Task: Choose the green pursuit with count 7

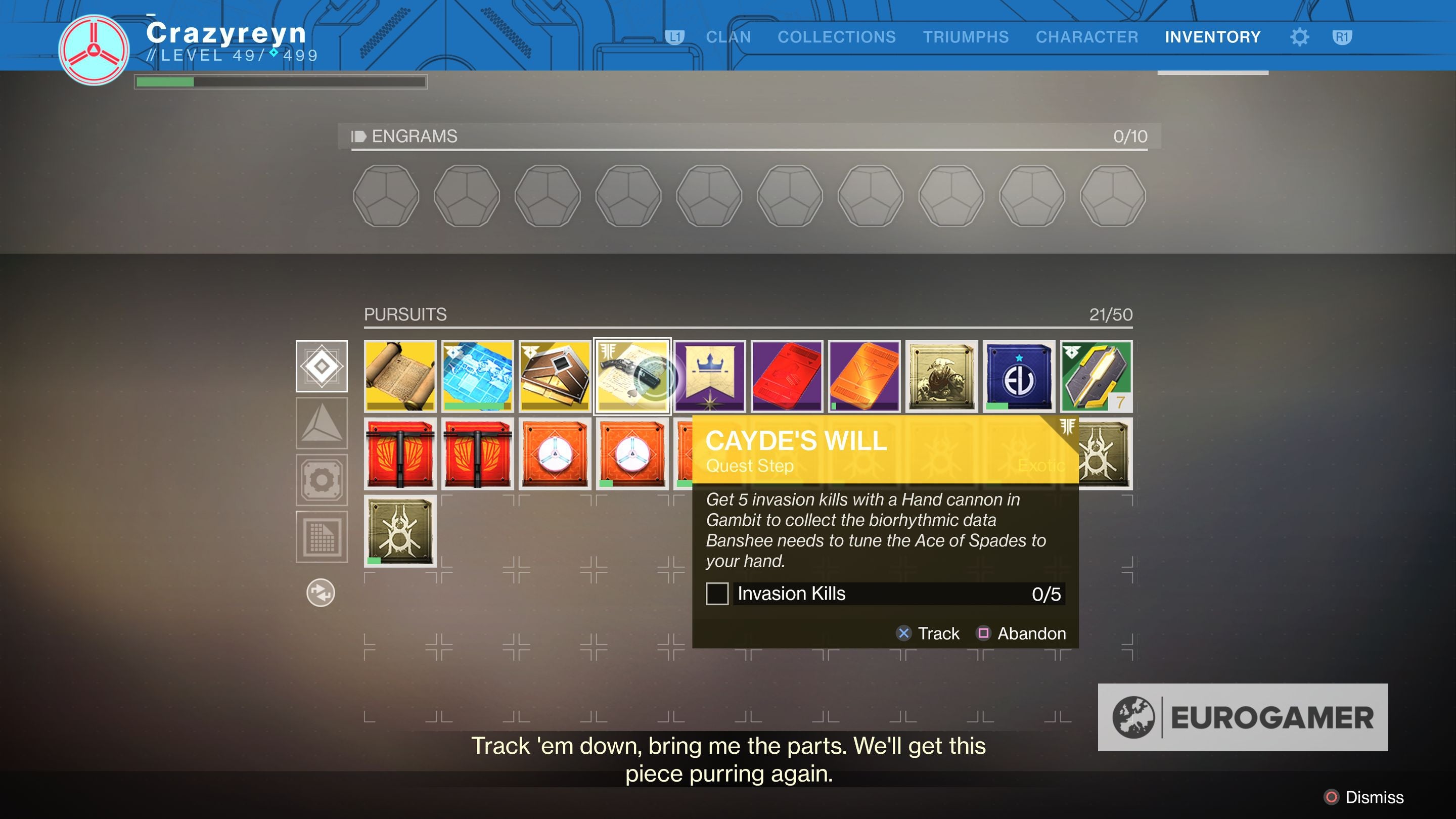Action: point(1096,376)
